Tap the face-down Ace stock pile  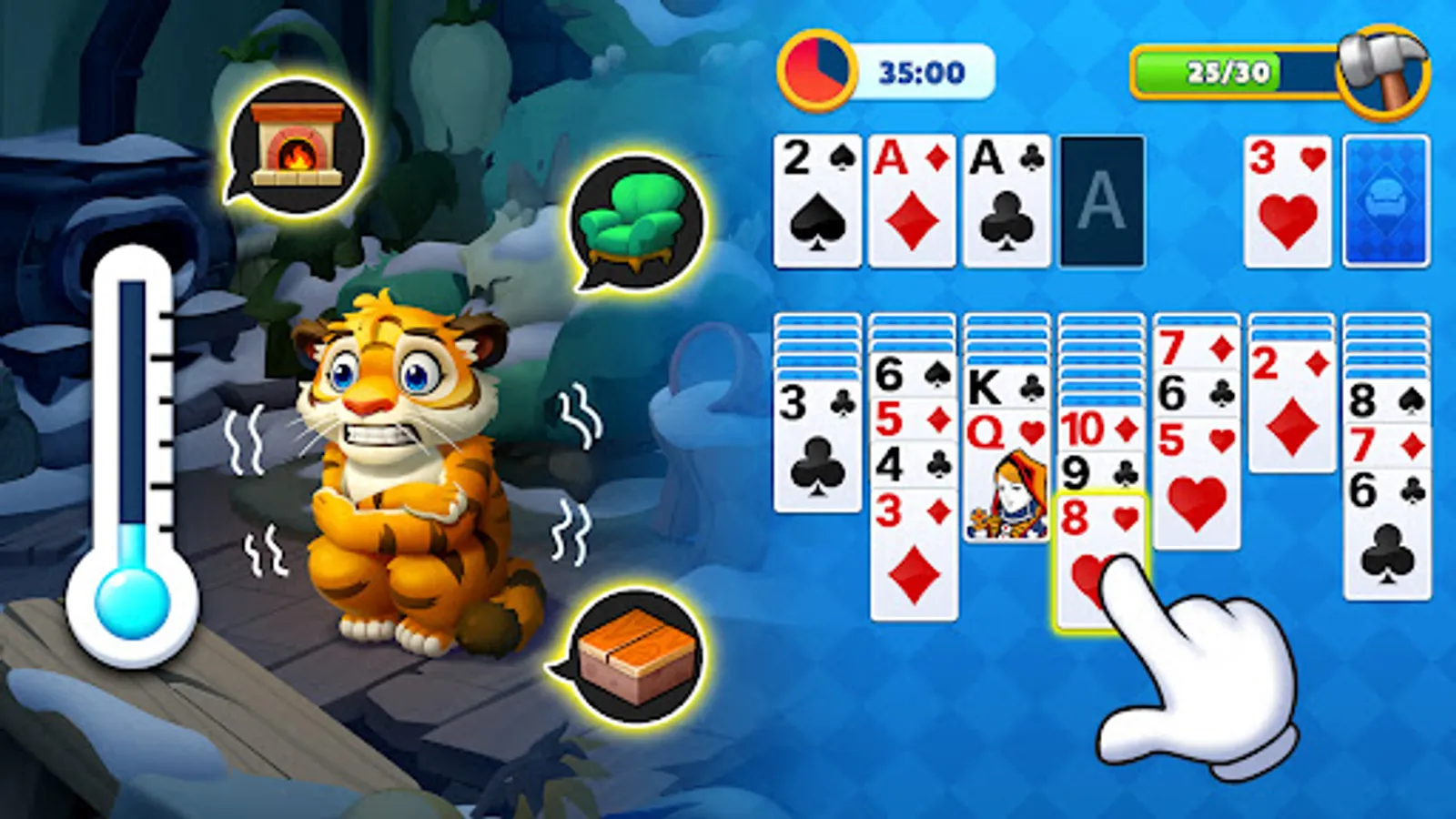coord(1102,202)
